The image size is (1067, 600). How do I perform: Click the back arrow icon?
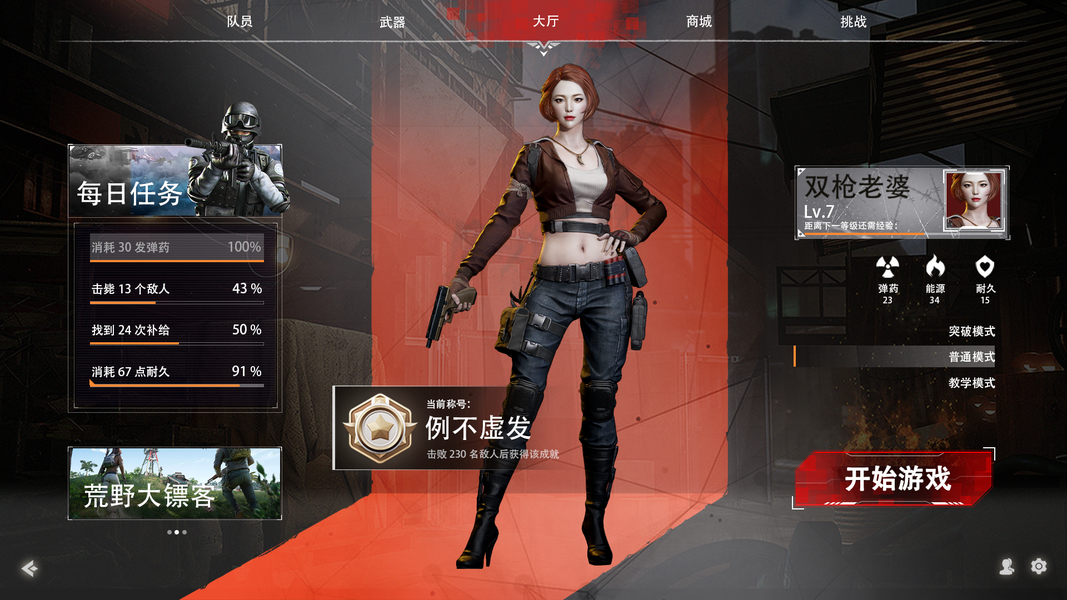[30, 568]
